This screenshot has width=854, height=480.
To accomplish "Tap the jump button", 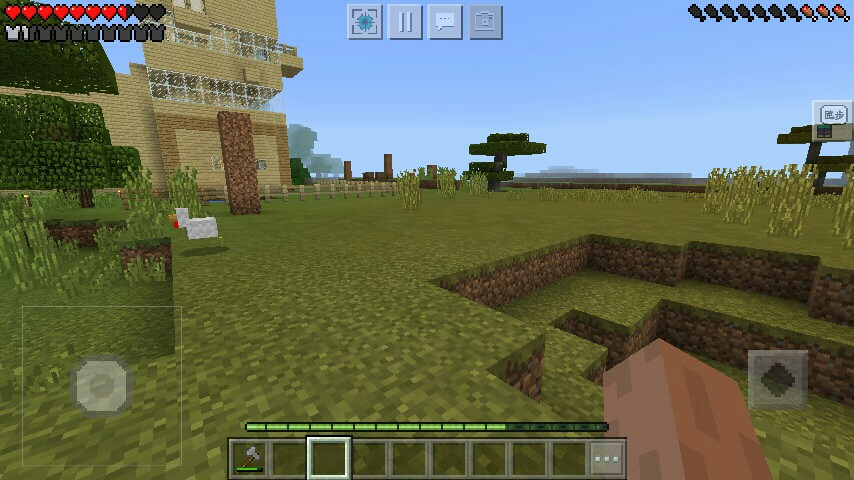I will pos(777,378).
